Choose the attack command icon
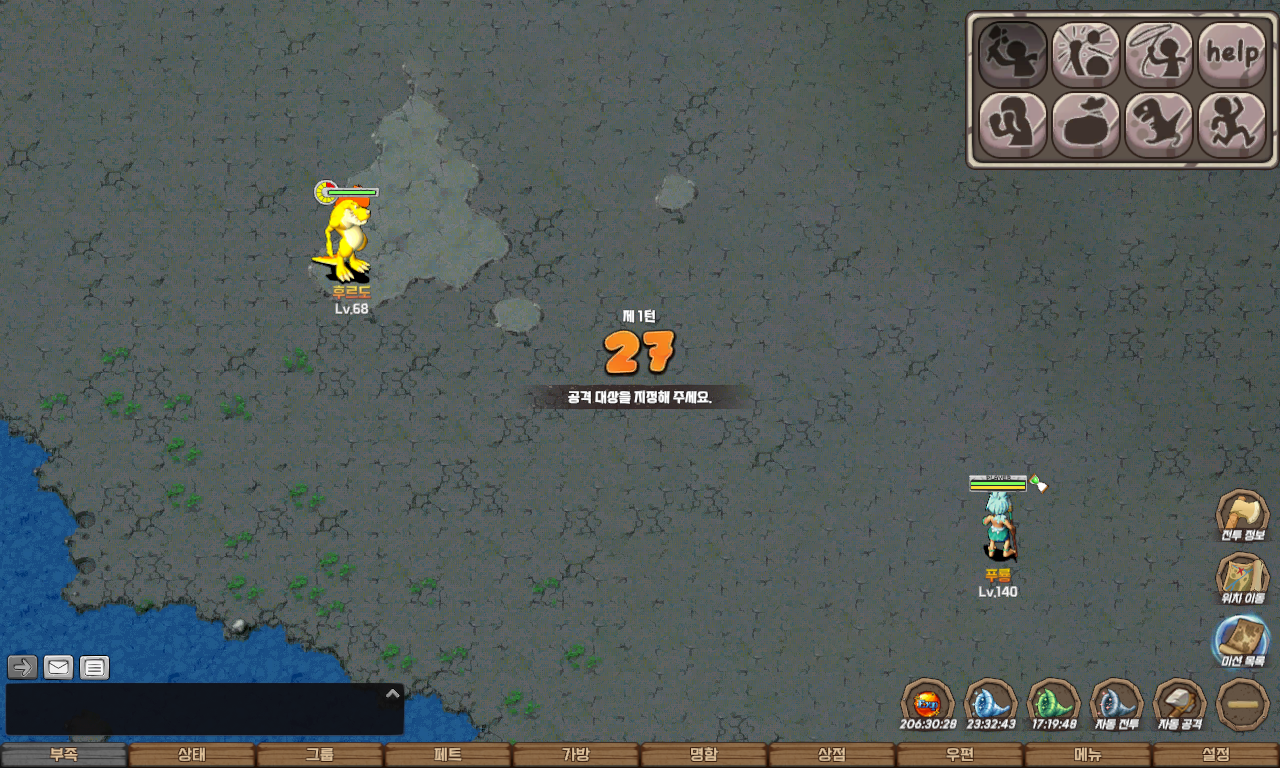 1012,54
